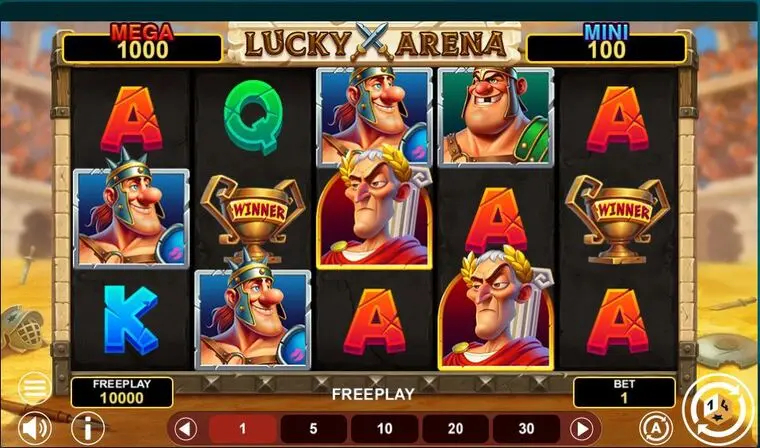The width and height of the screenshot is (760, 448).
Task: Toggle the sound speaker icon
Action: [36, 428]
